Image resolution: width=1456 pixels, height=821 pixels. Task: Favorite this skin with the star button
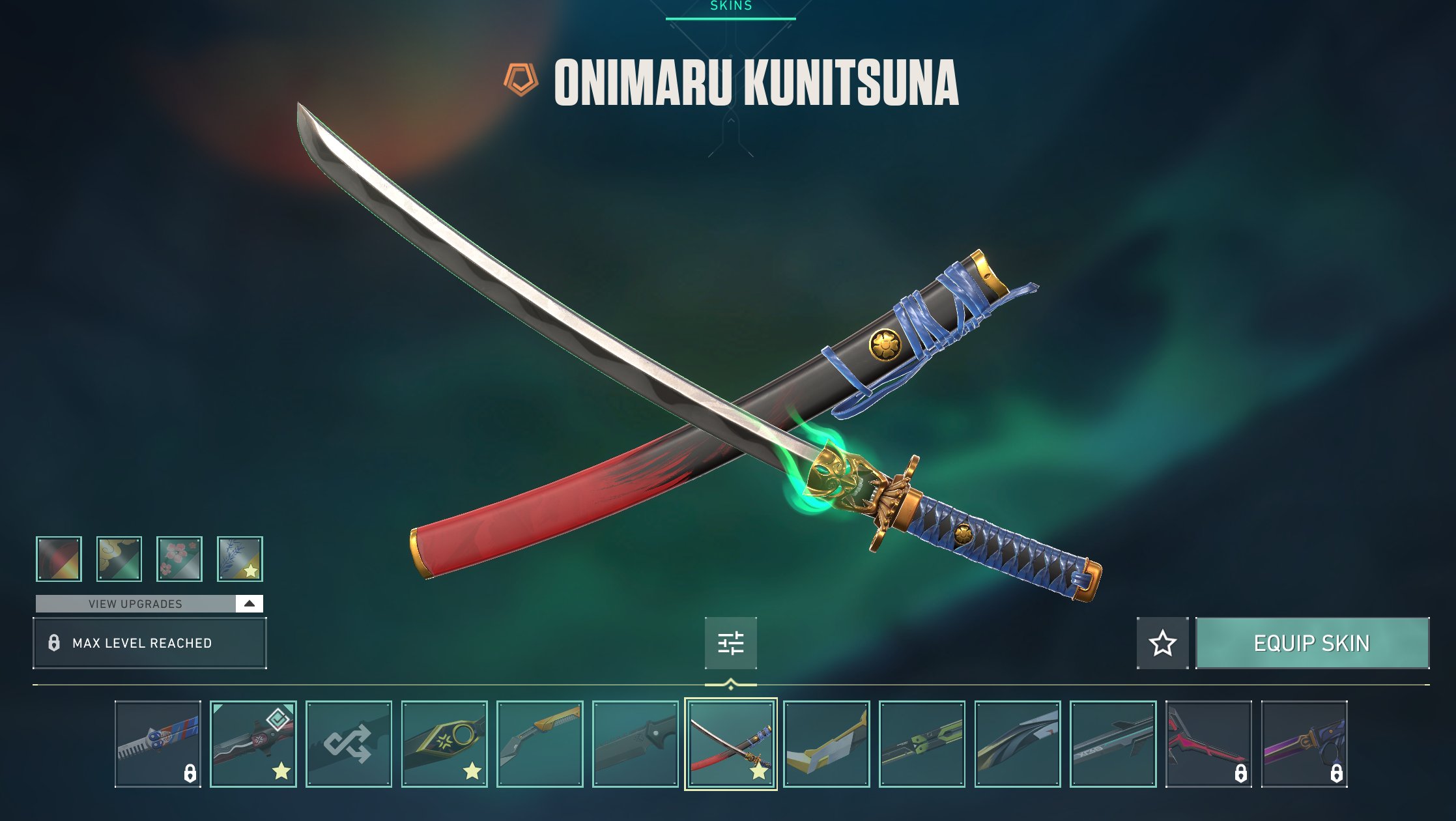pyautogui.click(x=1162, y=643)
